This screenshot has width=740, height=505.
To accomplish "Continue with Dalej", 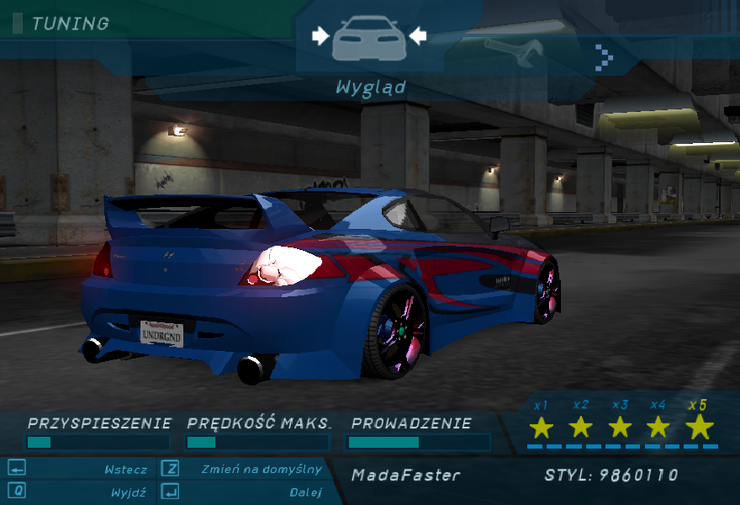I will coord(305,492).
